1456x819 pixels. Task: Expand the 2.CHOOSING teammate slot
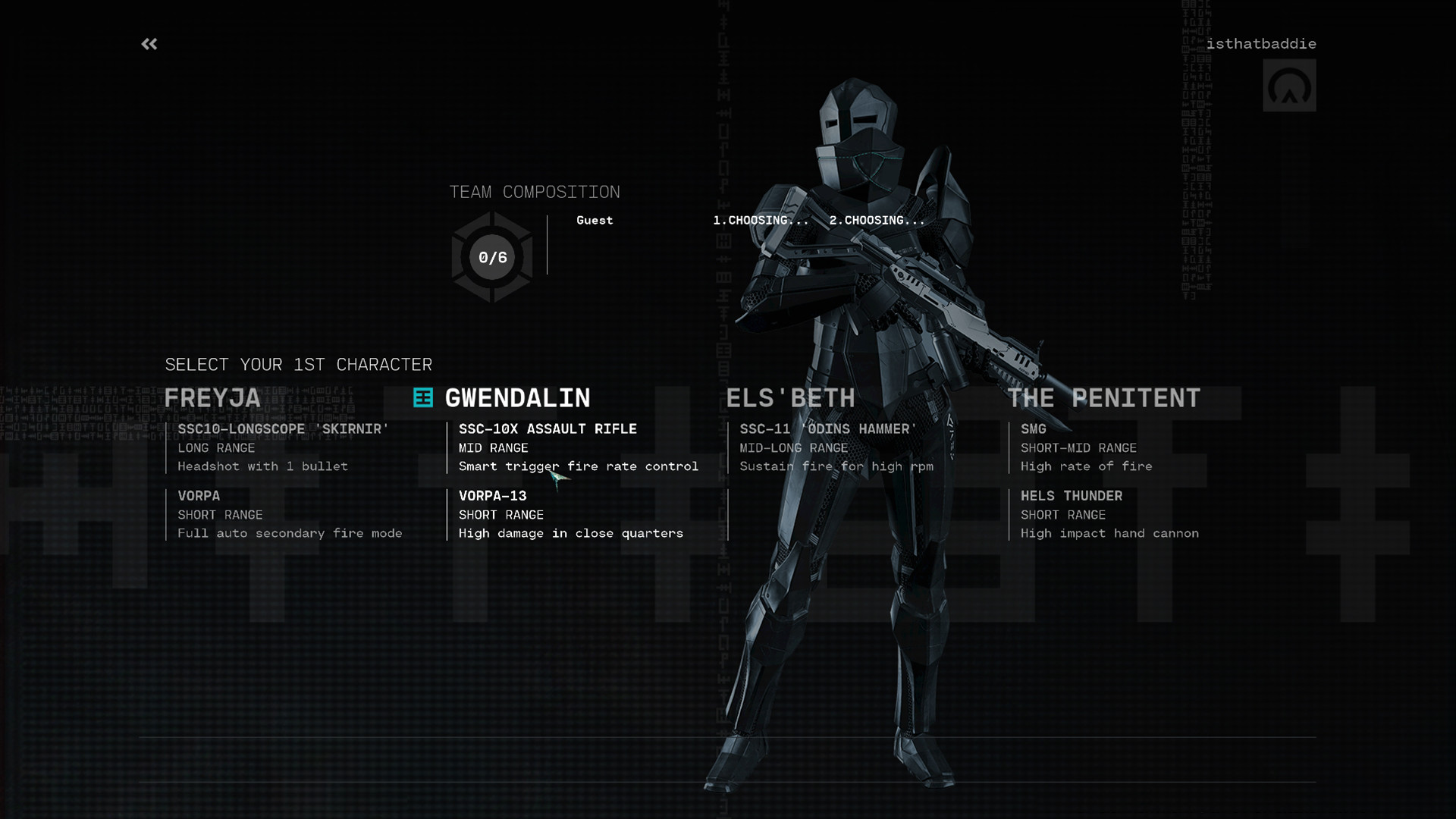tap(875, 221)
